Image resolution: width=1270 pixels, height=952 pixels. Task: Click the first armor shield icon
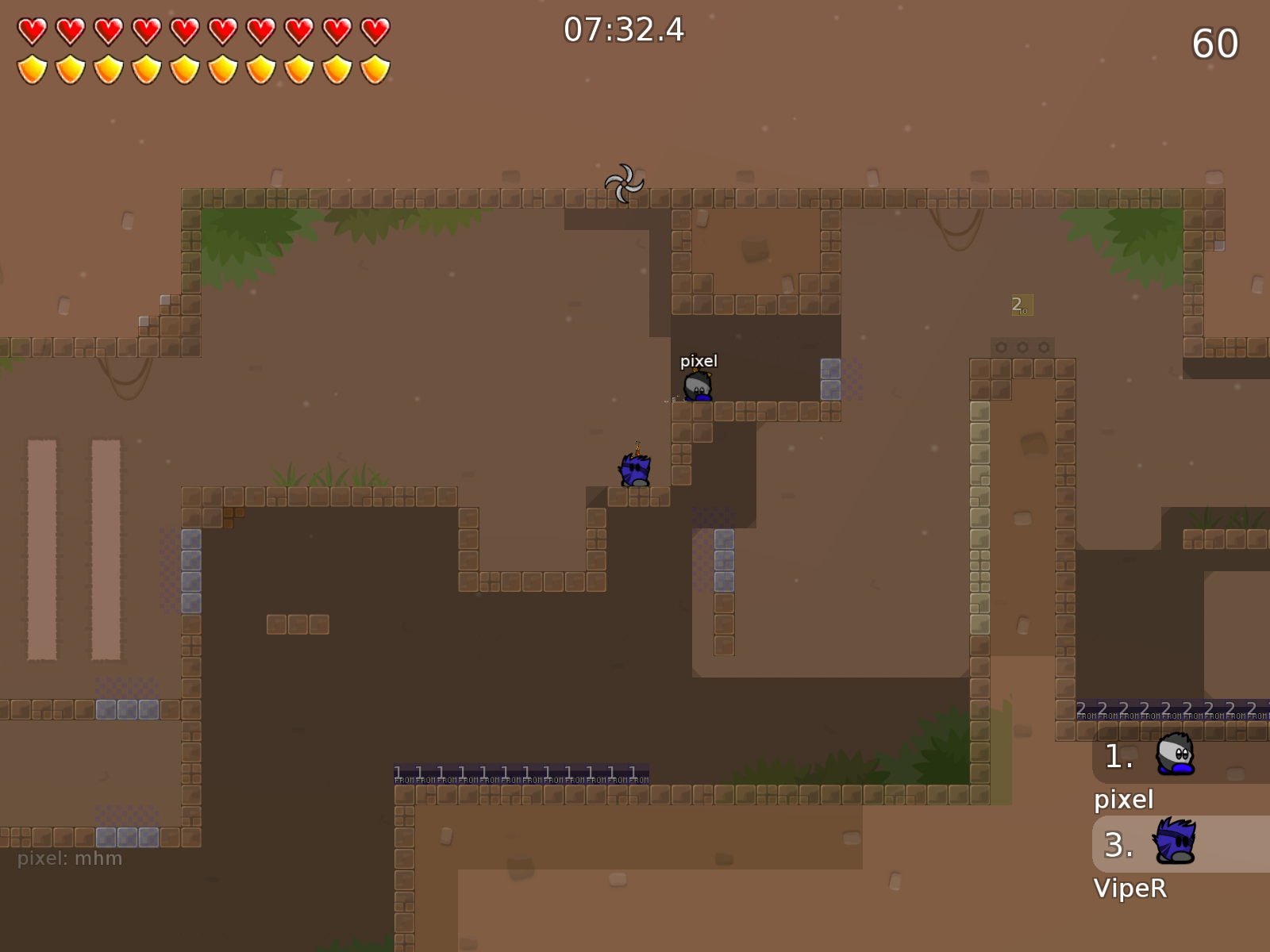(x=32, y=70)
